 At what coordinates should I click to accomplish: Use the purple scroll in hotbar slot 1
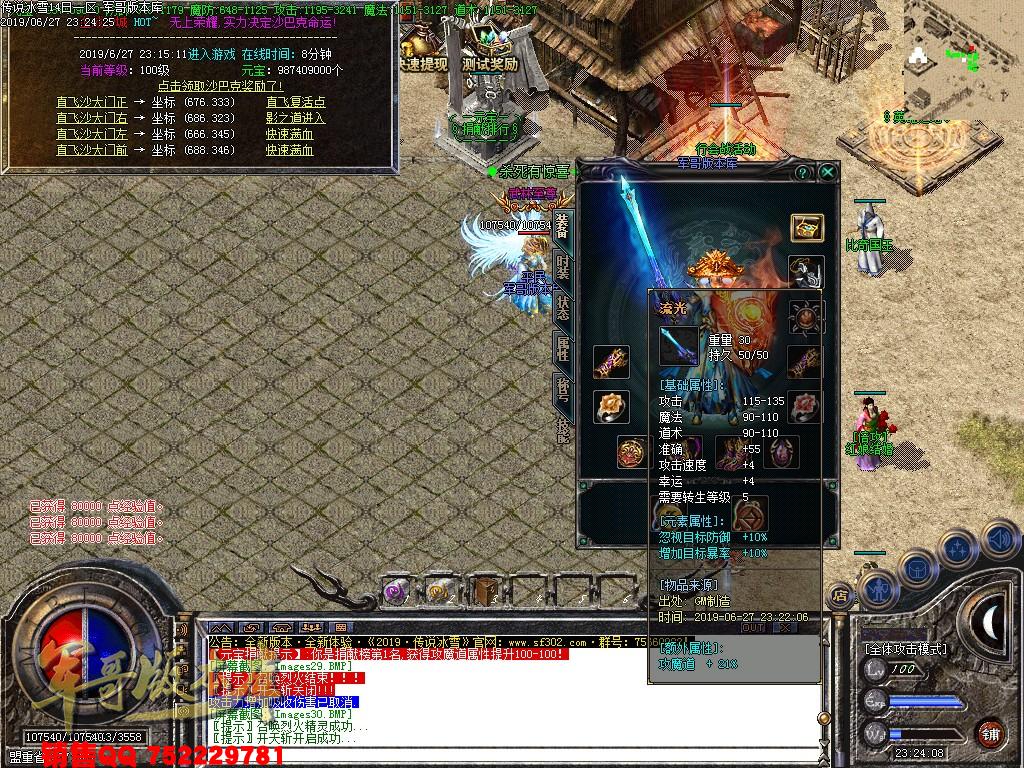tap(397, 590)
